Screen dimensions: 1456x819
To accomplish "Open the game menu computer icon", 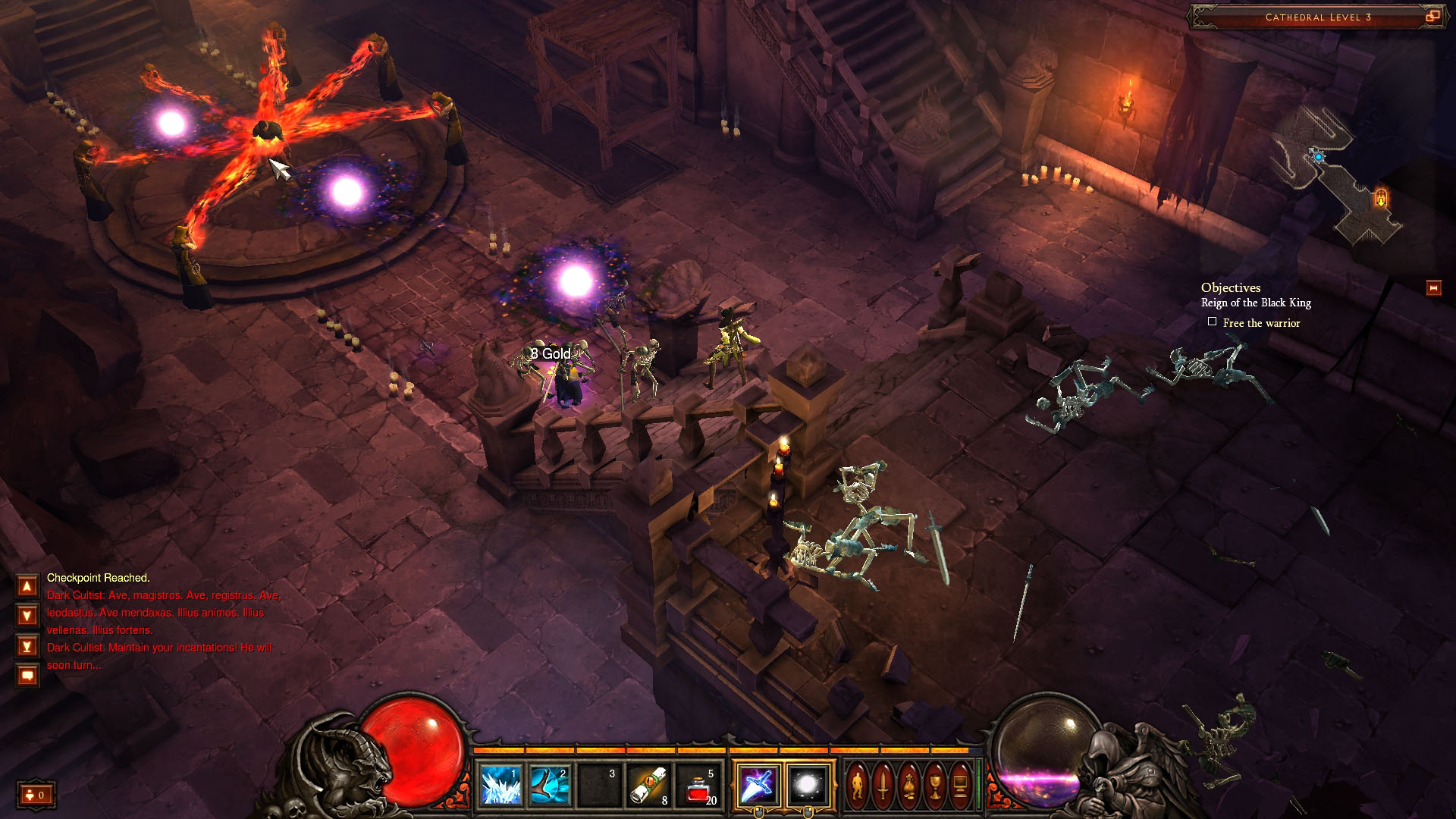I will click(961, 785).
